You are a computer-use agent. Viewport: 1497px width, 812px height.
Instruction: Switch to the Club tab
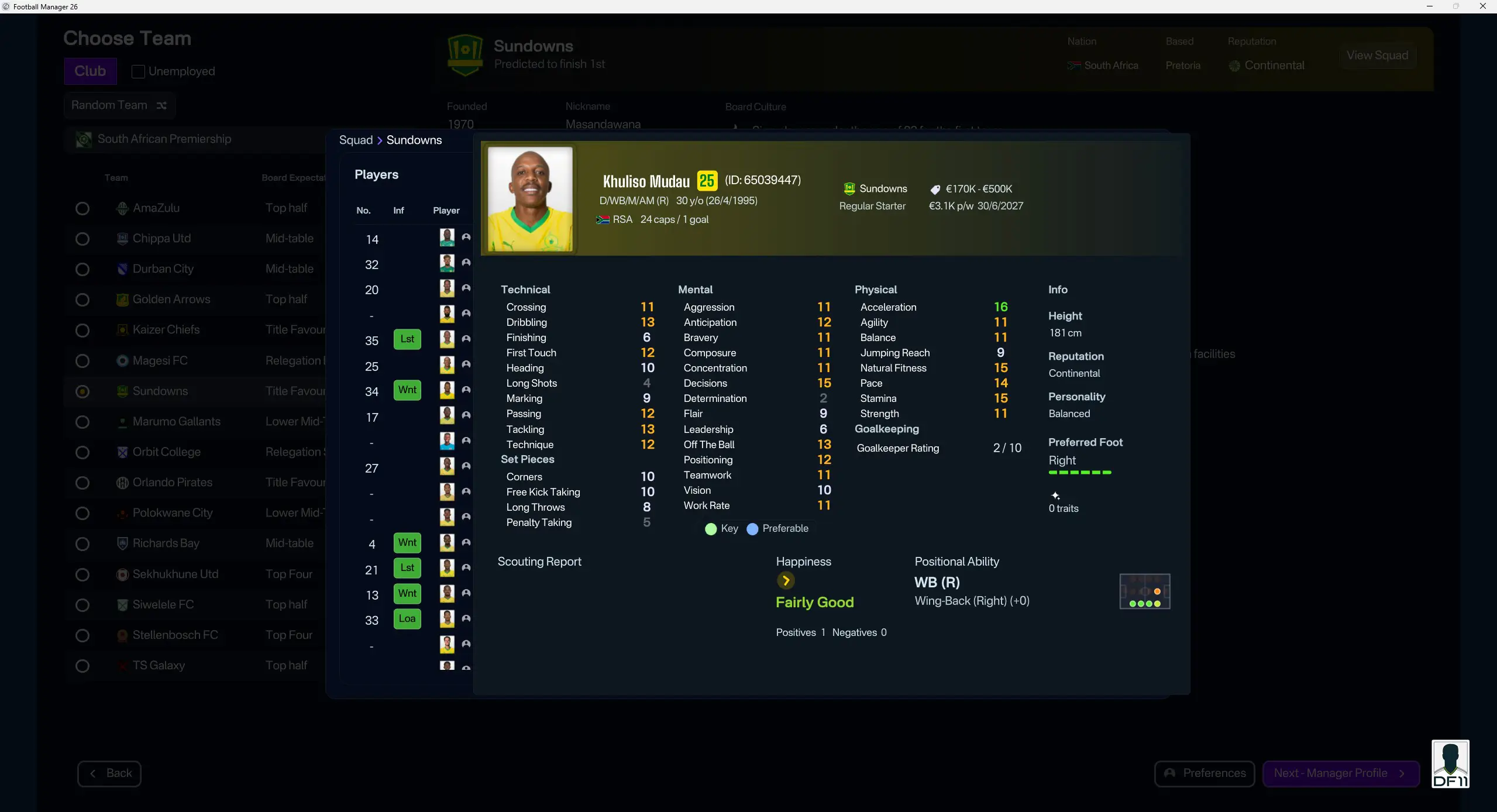(90, 71)
